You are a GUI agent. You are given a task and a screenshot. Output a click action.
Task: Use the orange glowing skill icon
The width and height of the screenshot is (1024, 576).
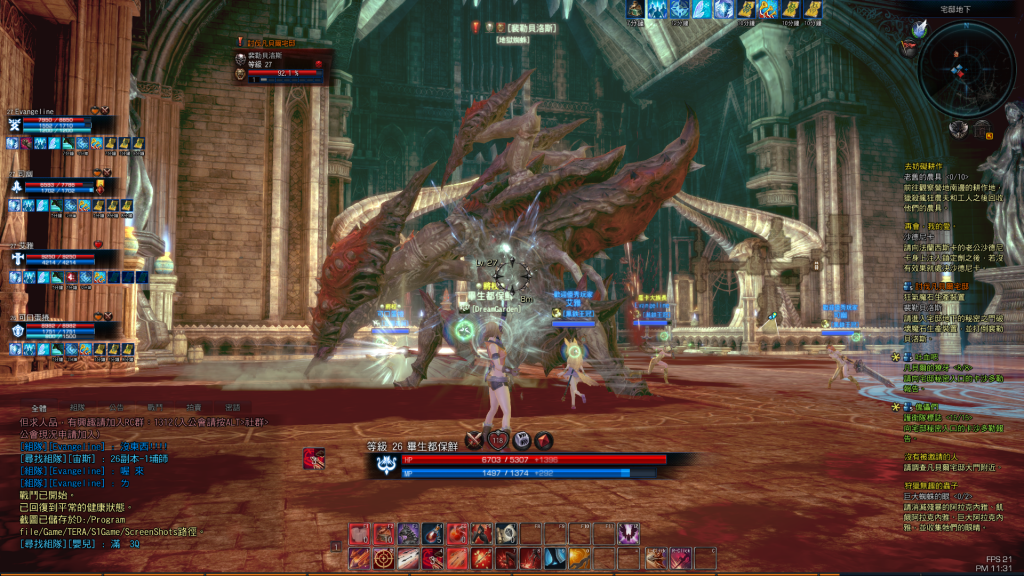[x=579, y=558]
